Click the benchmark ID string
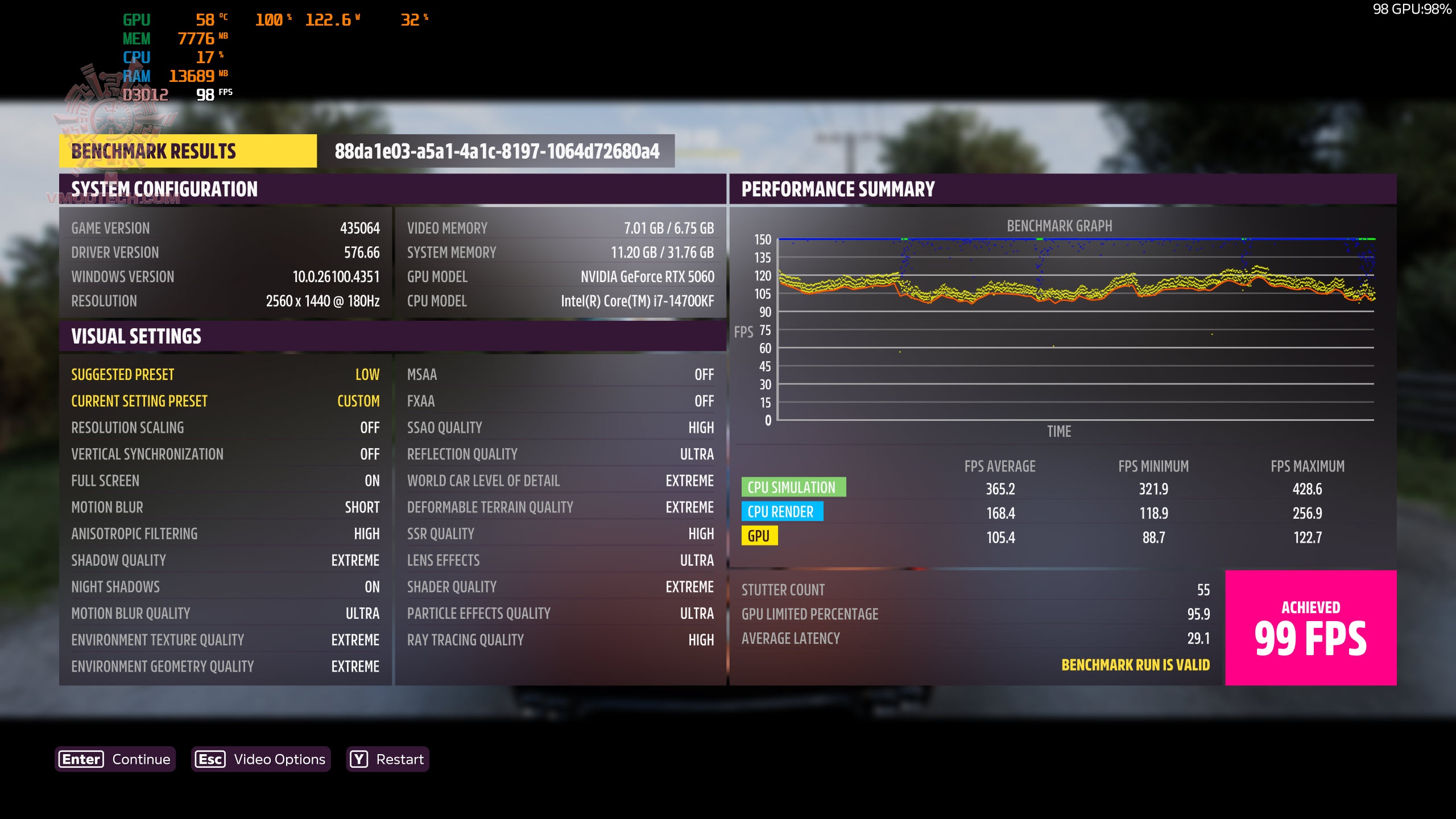Image resolution: width=1456 pixels, height=819 pixels. click(496, 151)
